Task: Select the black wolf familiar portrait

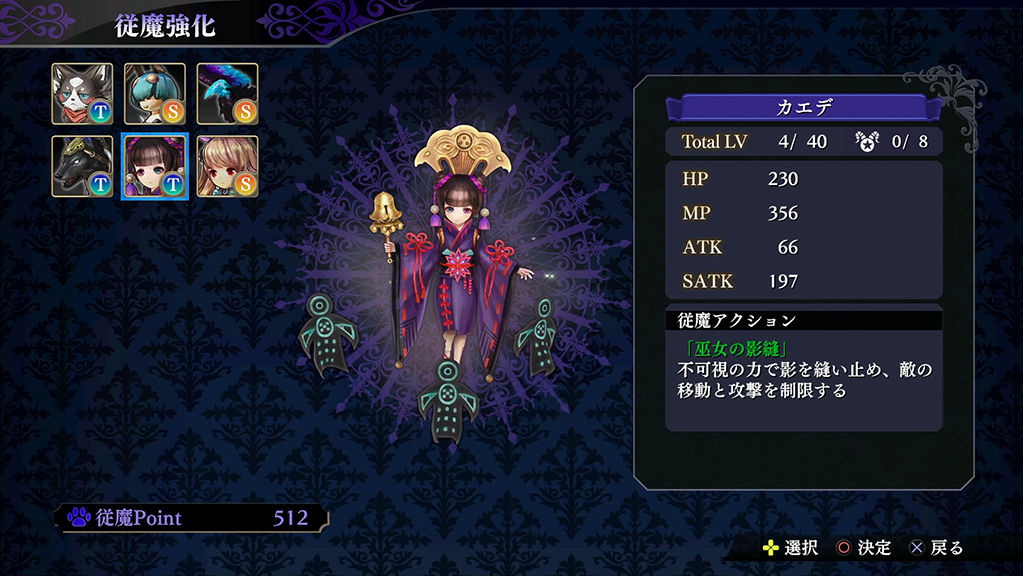Action: [83, 166]
